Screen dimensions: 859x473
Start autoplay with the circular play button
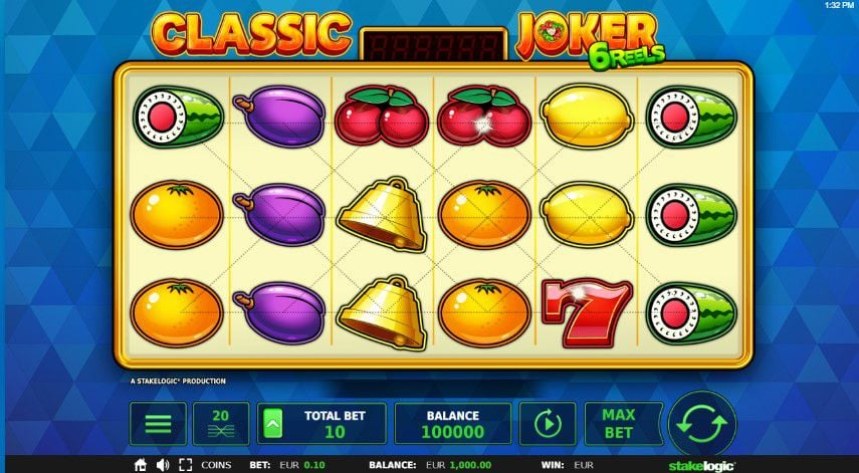point(547,423)
